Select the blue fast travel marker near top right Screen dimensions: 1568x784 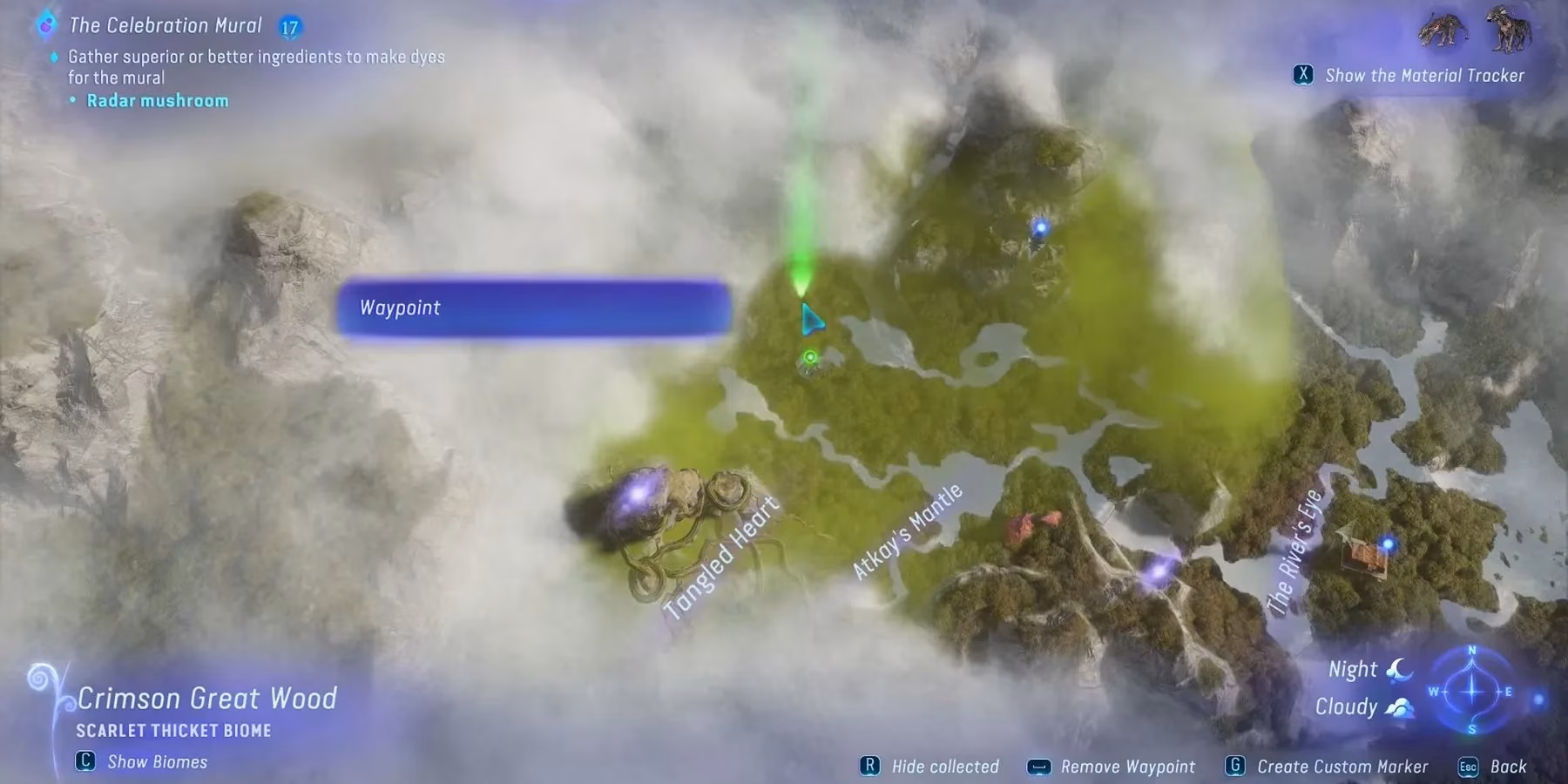point(1039,226)
